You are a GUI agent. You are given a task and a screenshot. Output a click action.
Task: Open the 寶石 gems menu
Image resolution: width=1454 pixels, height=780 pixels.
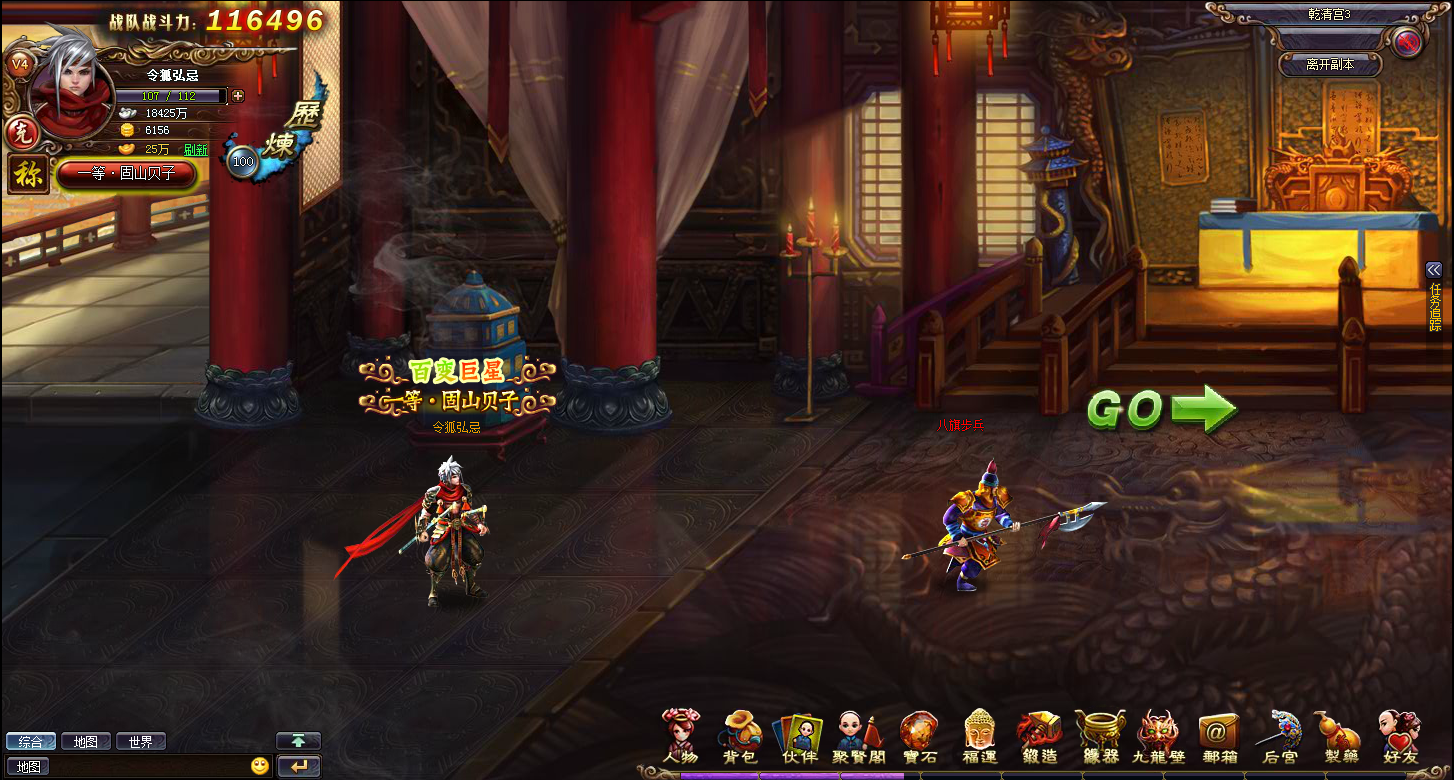point(919,737)
